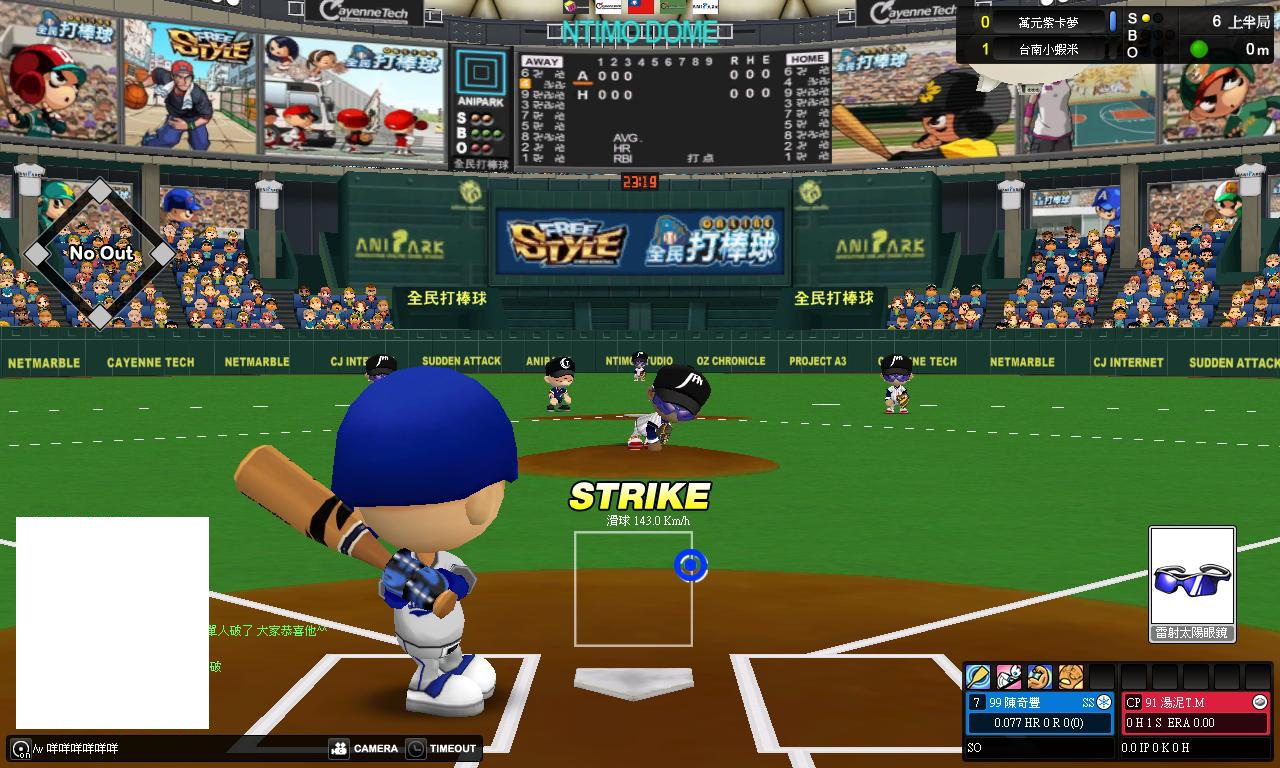Click the base runner diamond indicator

(x=100, y=254)
